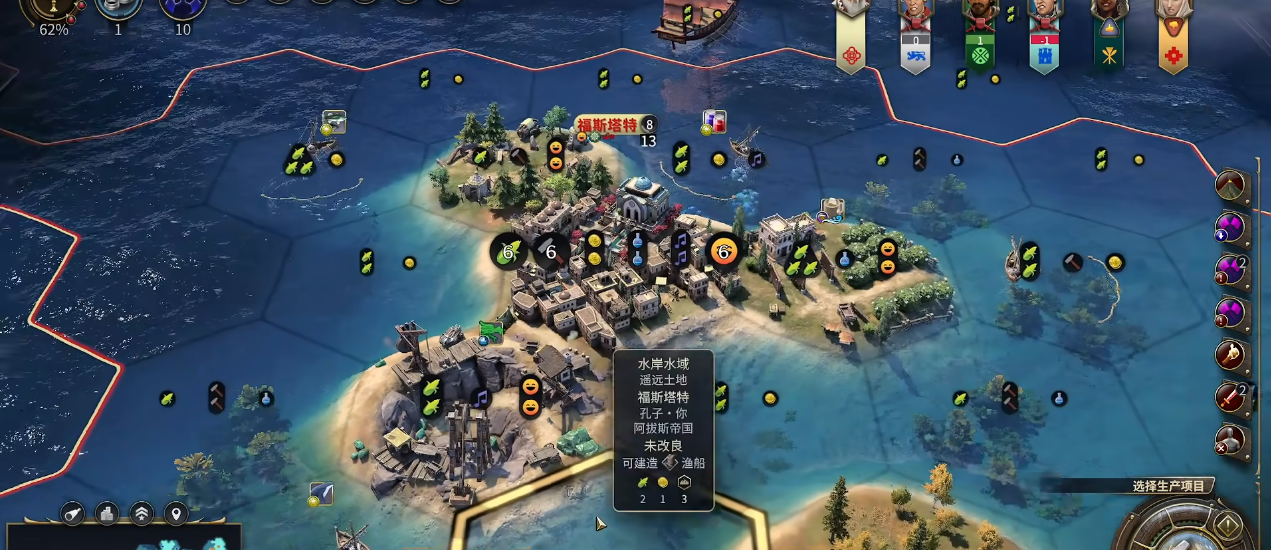This screenshot has width=1271, height=550.
Task: Select the 福斯塔特 city name banner
Action: [x=607, y=125]
